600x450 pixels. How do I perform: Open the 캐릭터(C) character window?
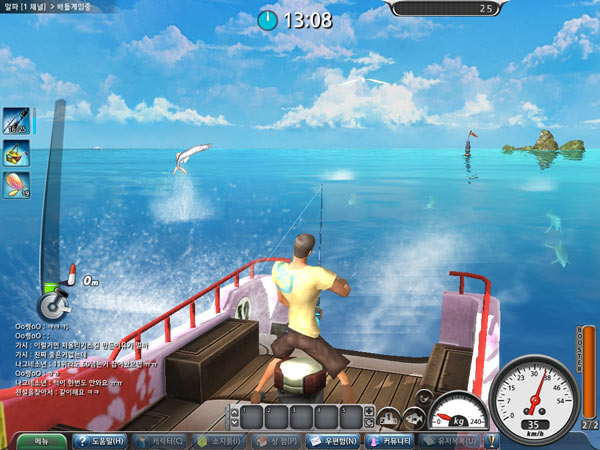pyautogui.click(x=159, y=440)
